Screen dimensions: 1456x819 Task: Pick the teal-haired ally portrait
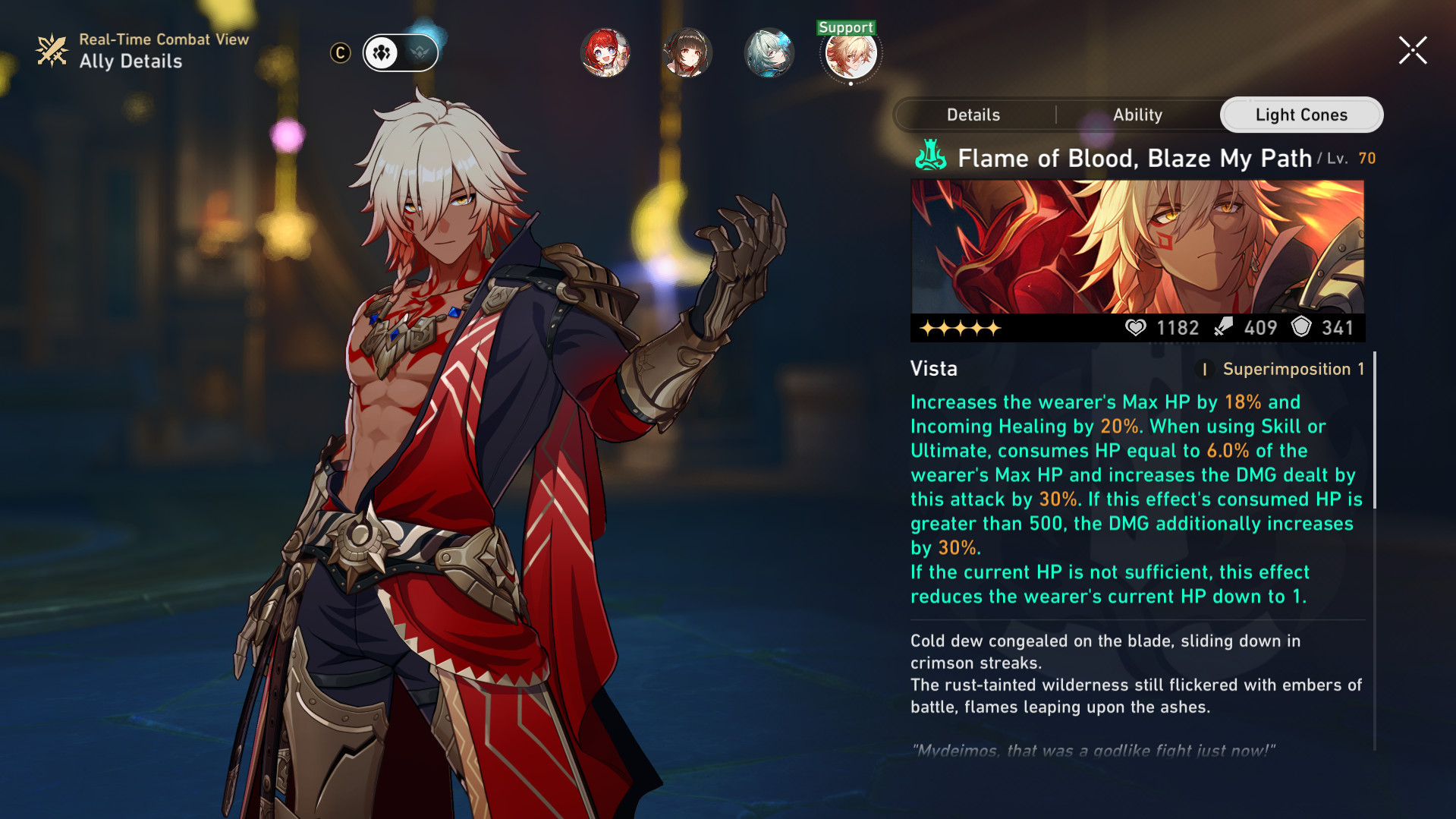(x=769, y=53)
